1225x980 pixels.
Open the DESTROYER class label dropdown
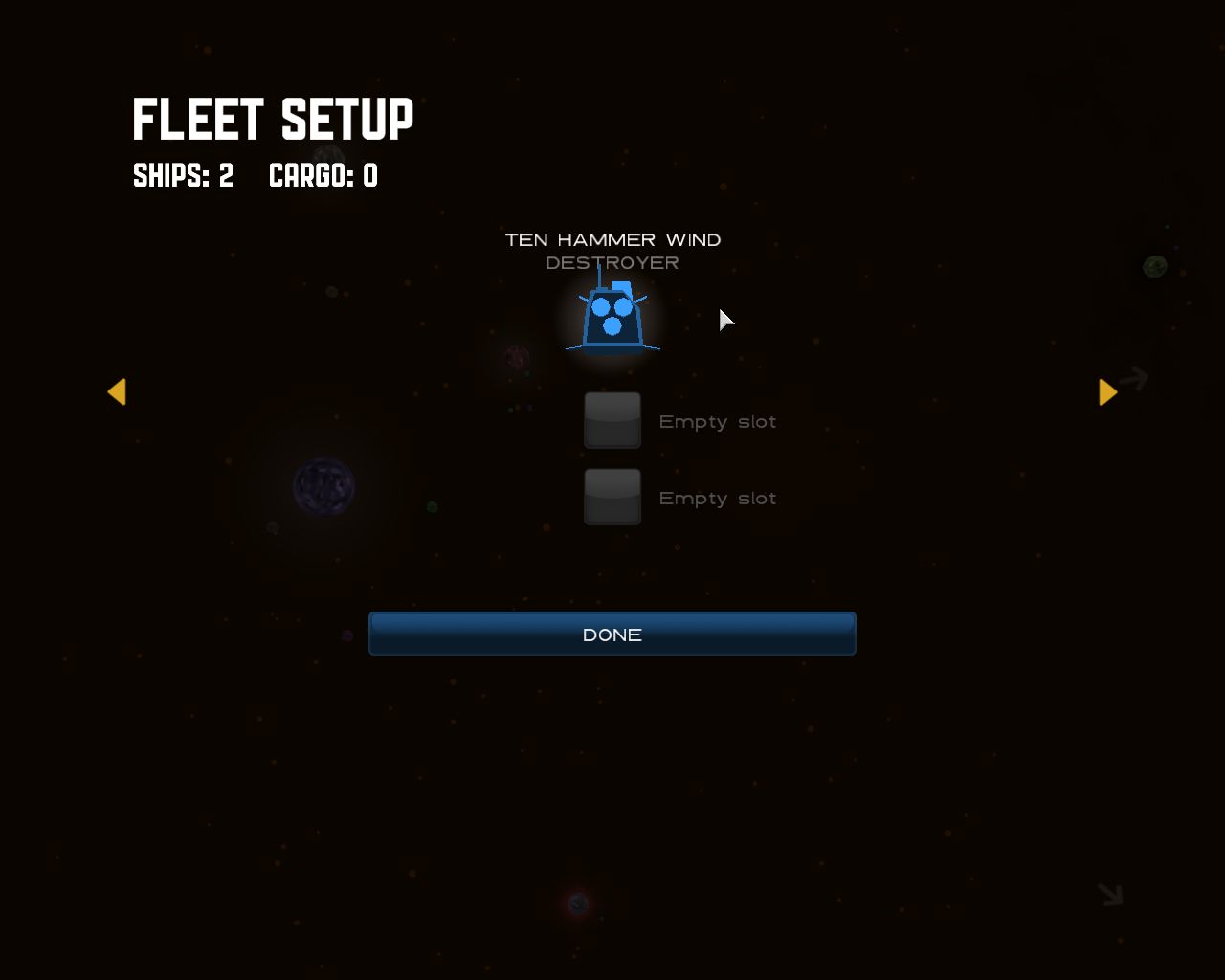click(612, 261)
